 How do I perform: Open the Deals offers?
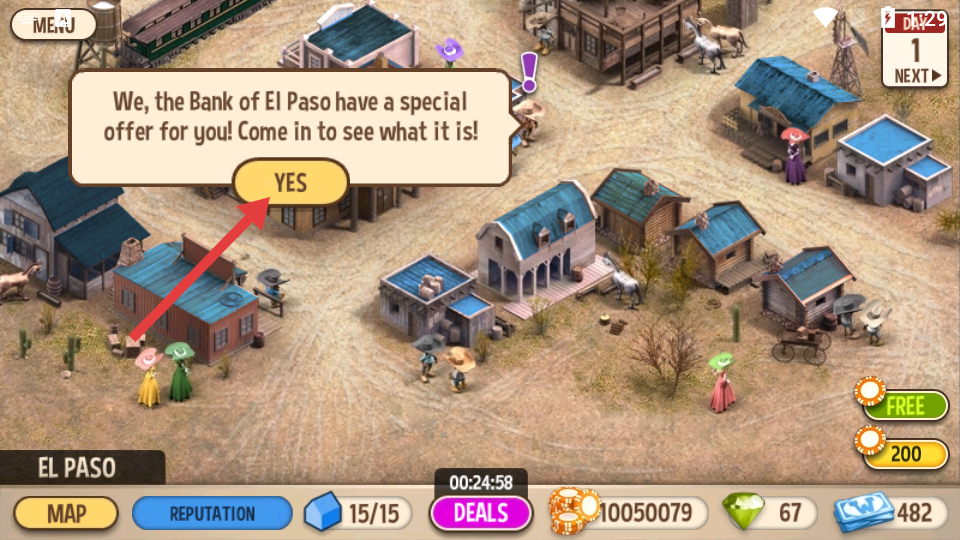(481, 513)
